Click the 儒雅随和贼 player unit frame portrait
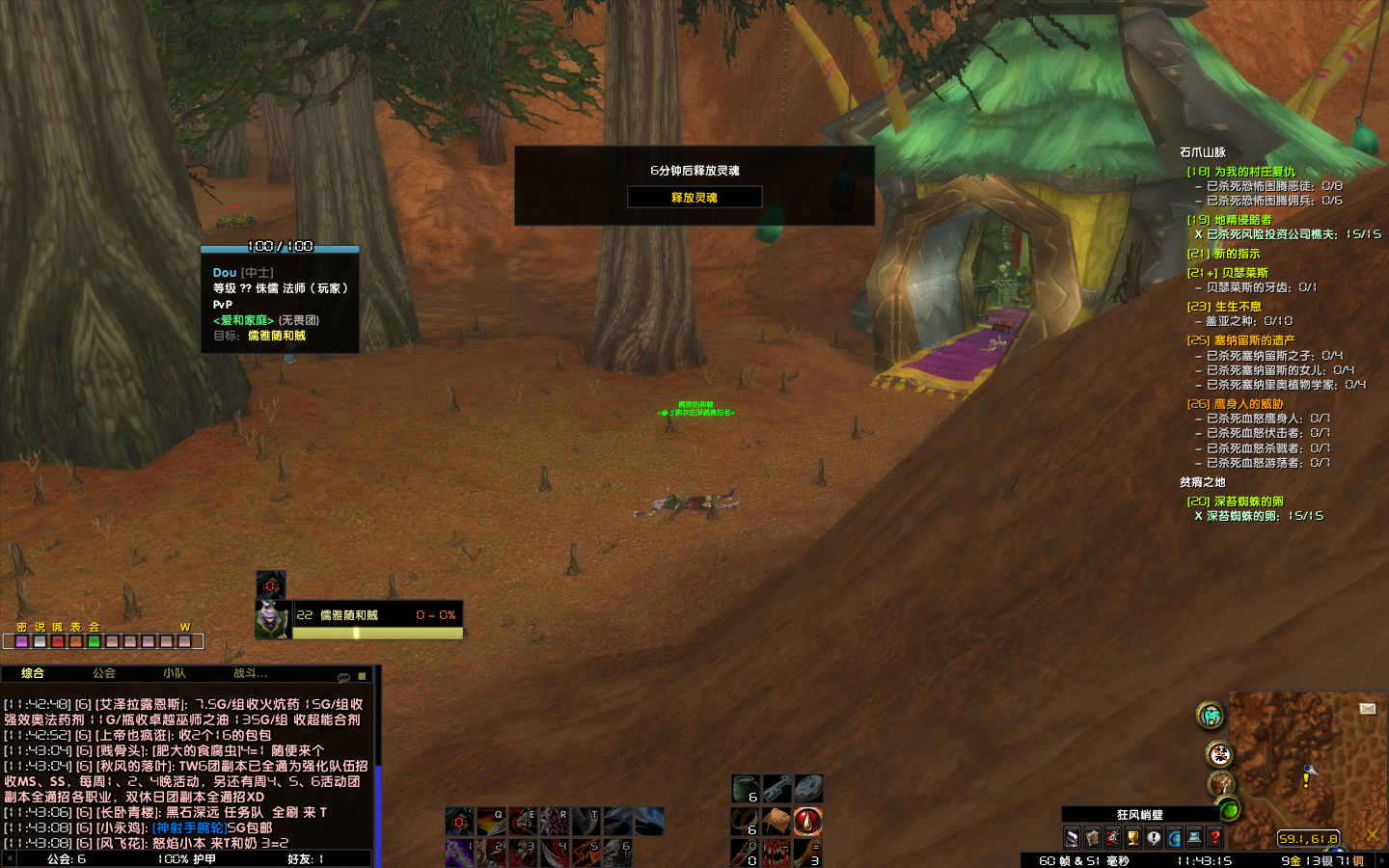 click(272, 618)
